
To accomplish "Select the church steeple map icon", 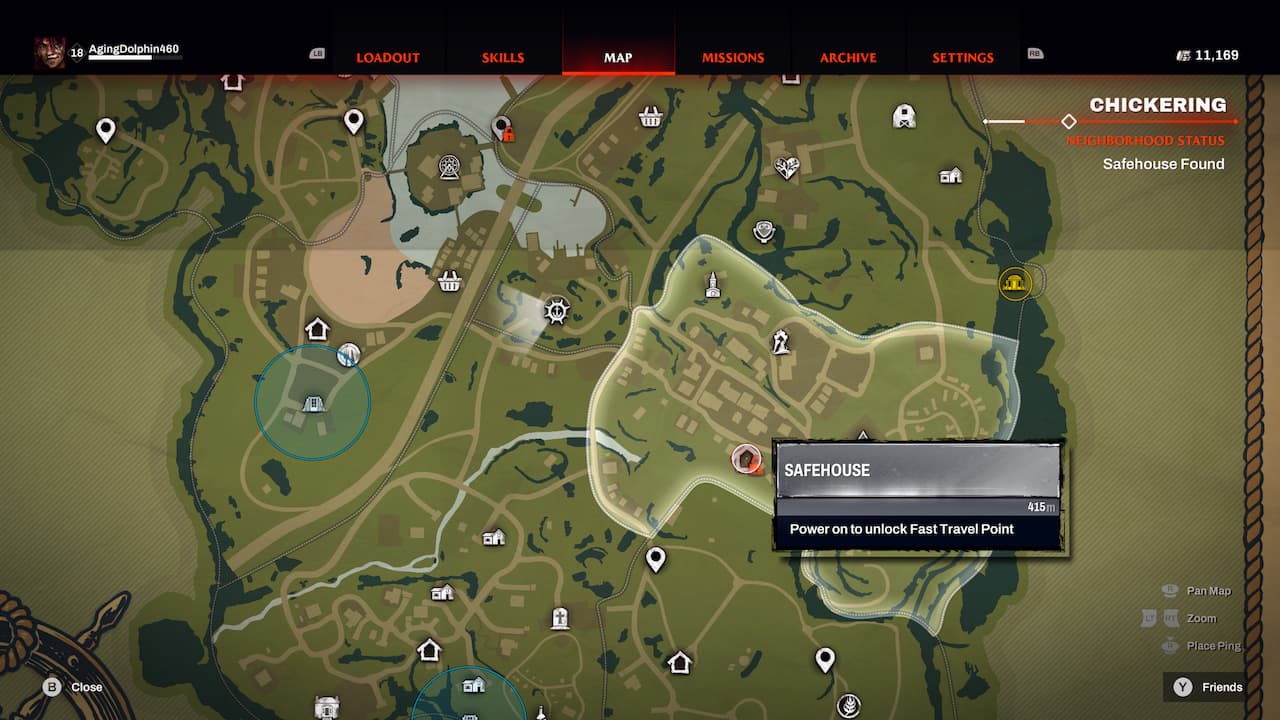I will point(712,285).
